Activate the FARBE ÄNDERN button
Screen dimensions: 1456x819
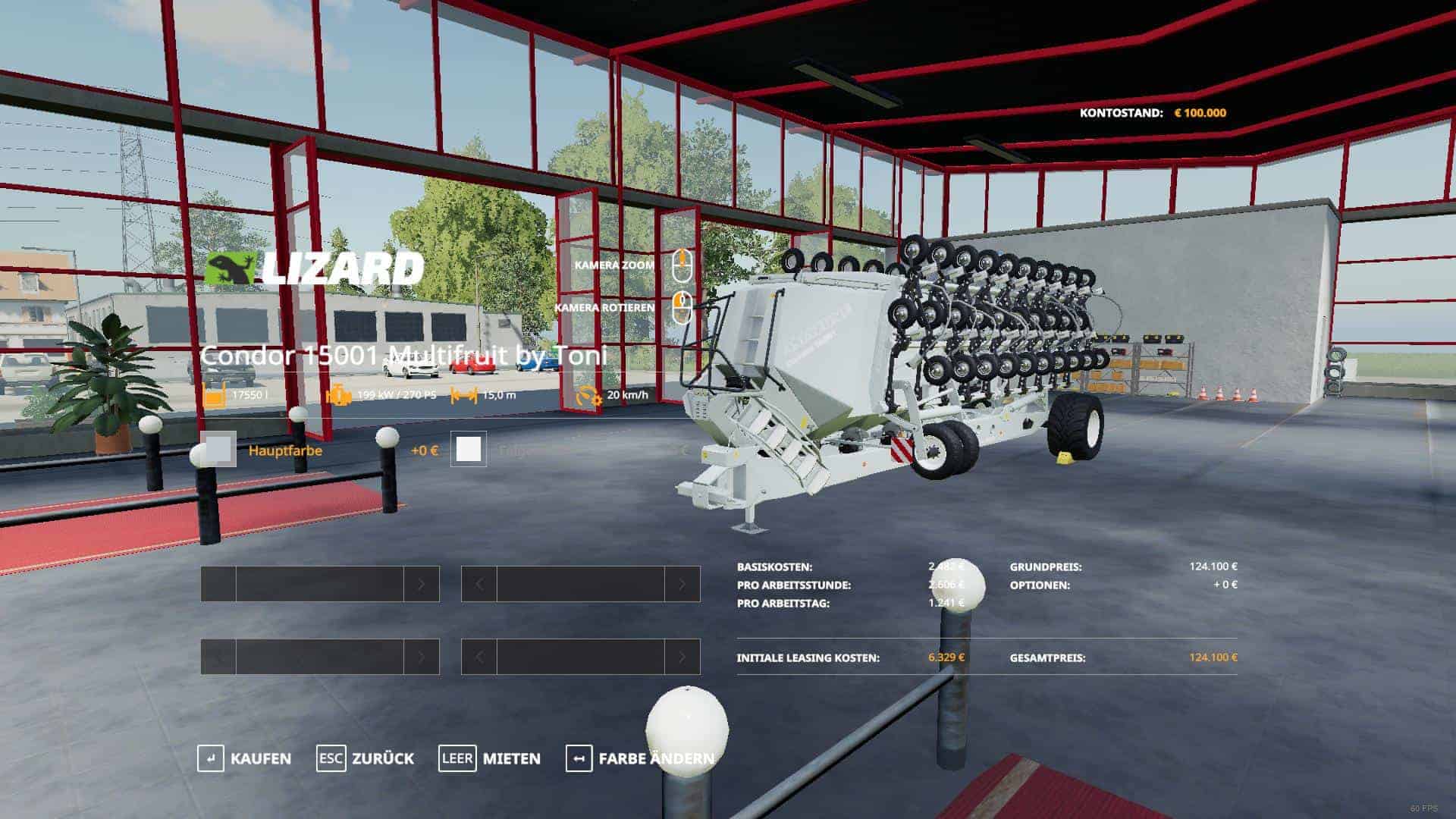tap(639, 758)
